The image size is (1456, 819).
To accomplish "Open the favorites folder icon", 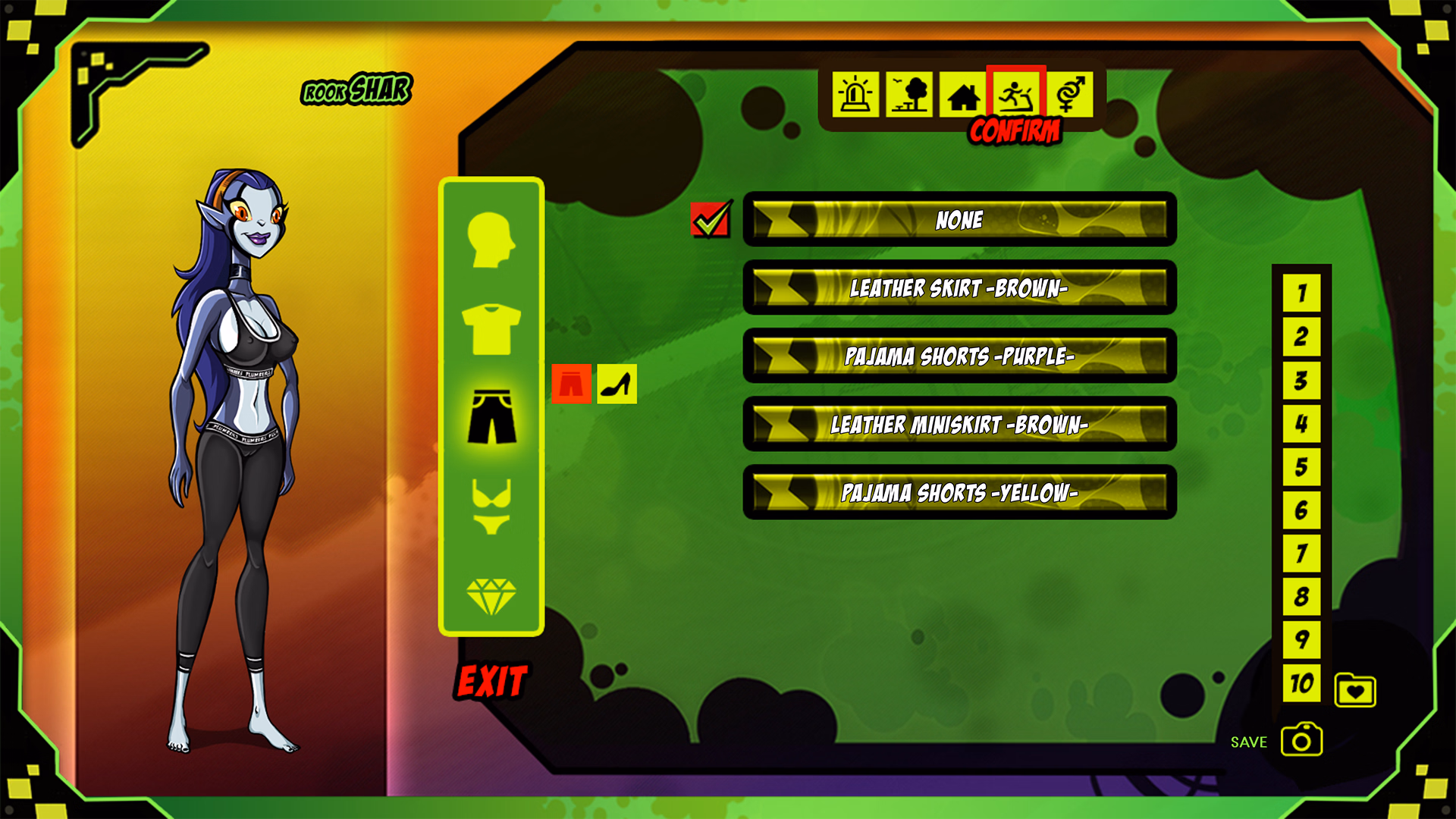I will 1354,689.
